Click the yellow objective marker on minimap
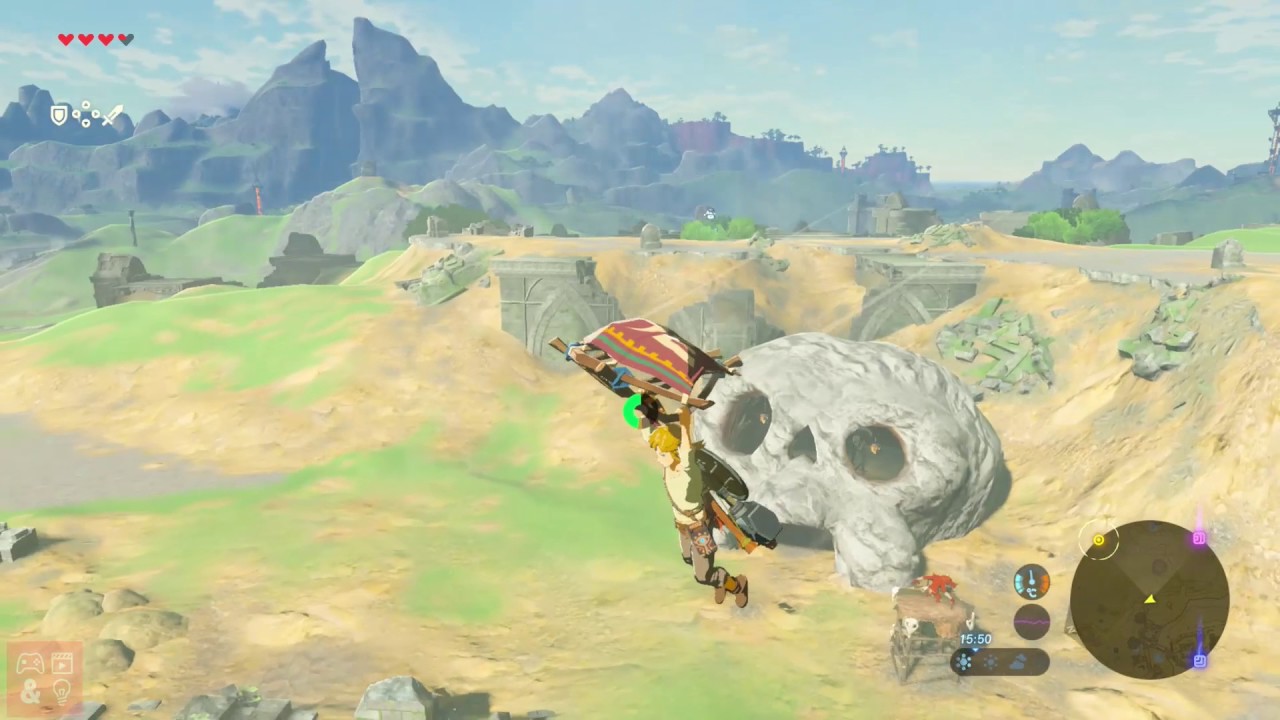 [1098, 541]
